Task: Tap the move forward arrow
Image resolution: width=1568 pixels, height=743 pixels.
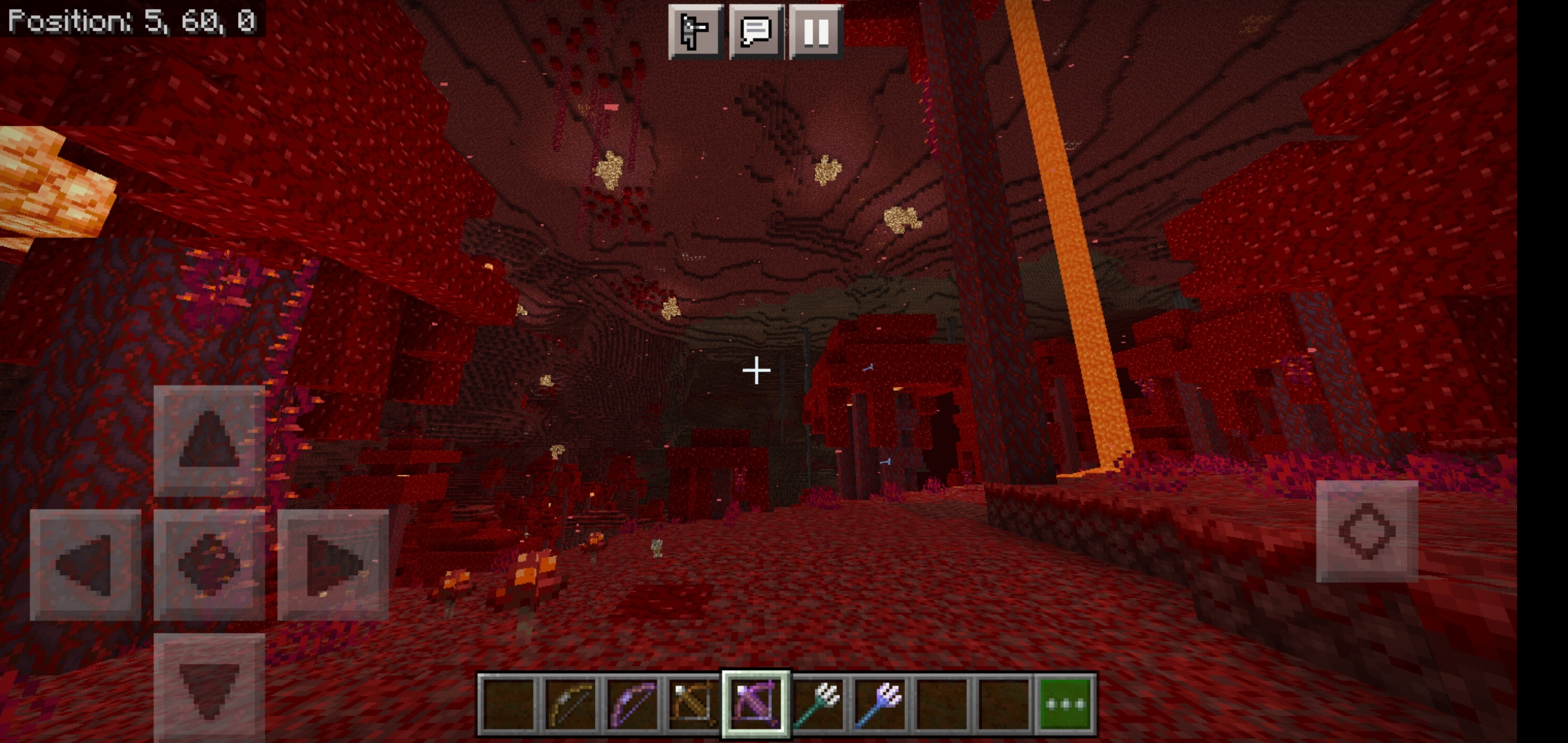Action: coord(209,441)
